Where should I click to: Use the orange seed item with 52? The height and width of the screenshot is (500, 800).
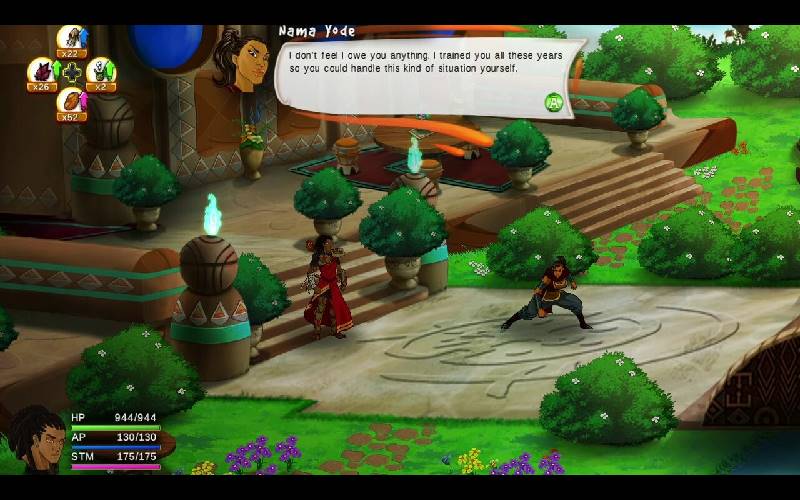point(71,102)
